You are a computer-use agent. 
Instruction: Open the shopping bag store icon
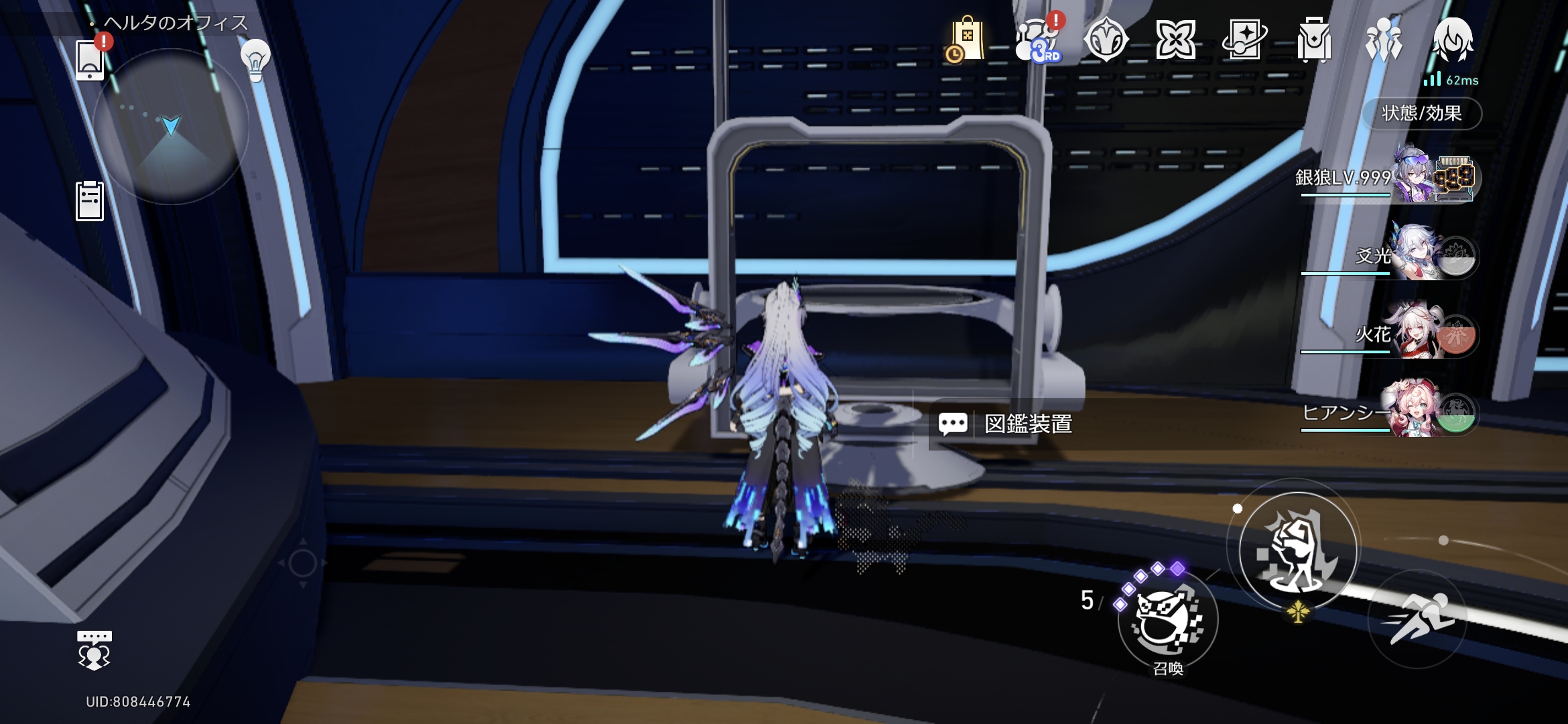pyautogui.click(x=966, y=40)
